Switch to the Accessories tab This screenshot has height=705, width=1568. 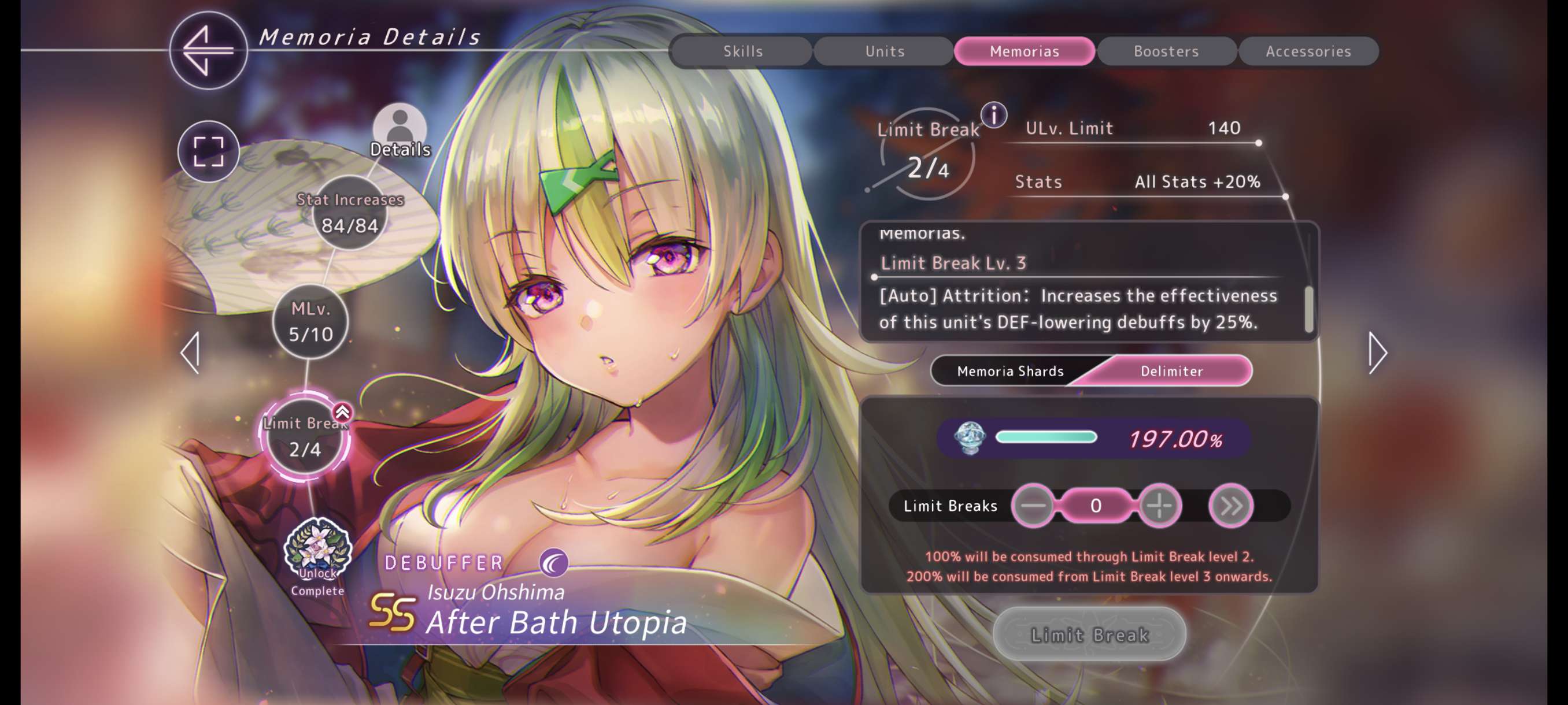click(x=1308, y=51)
